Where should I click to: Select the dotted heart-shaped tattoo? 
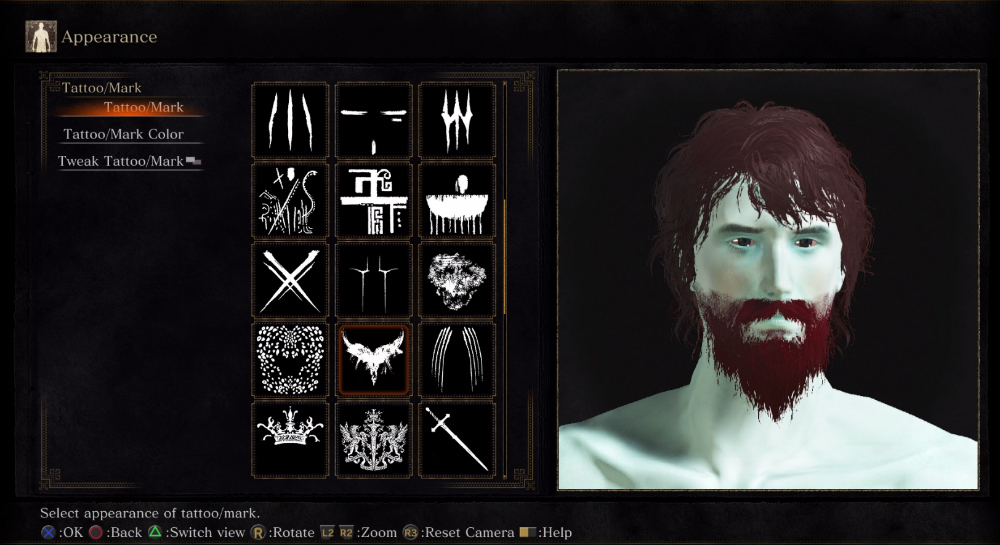coord(290,360)
